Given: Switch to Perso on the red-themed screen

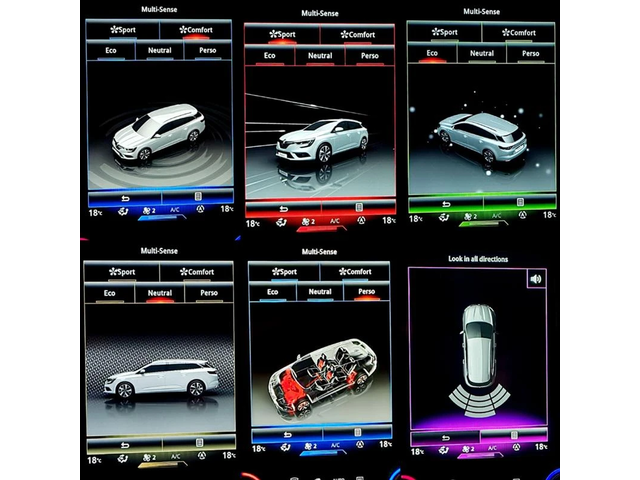Looking at the screenshot, I should tap(369, 56).
